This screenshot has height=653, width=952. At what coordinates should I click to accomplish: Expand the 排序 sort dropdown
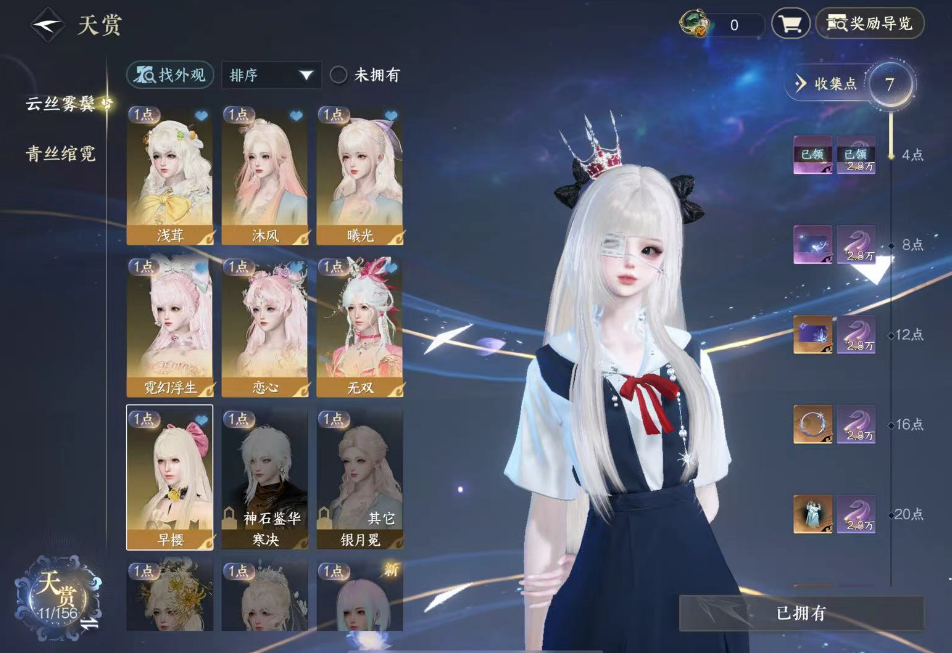[271, 75]
